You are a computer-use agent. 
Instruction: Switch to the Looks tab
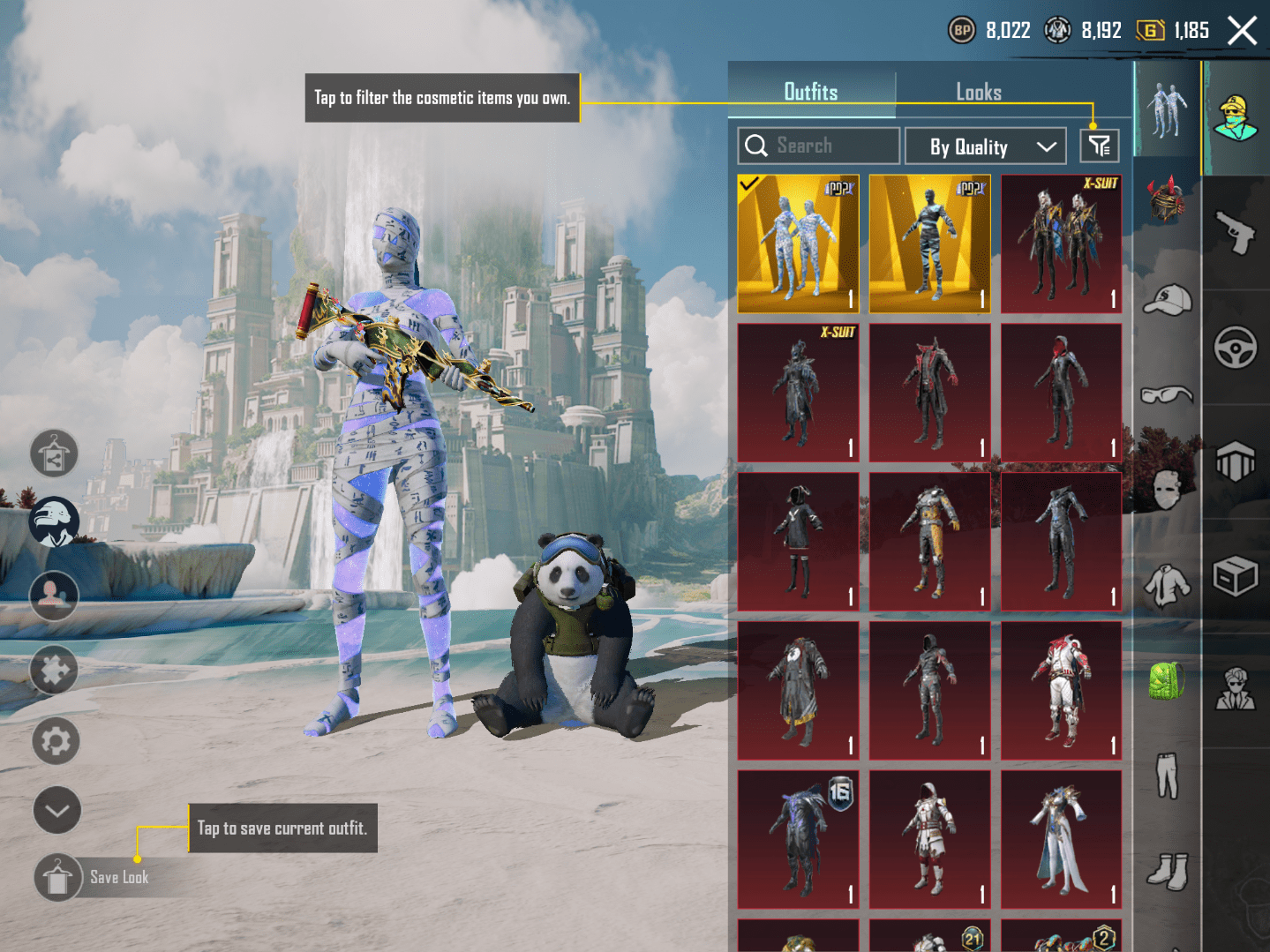979,92
